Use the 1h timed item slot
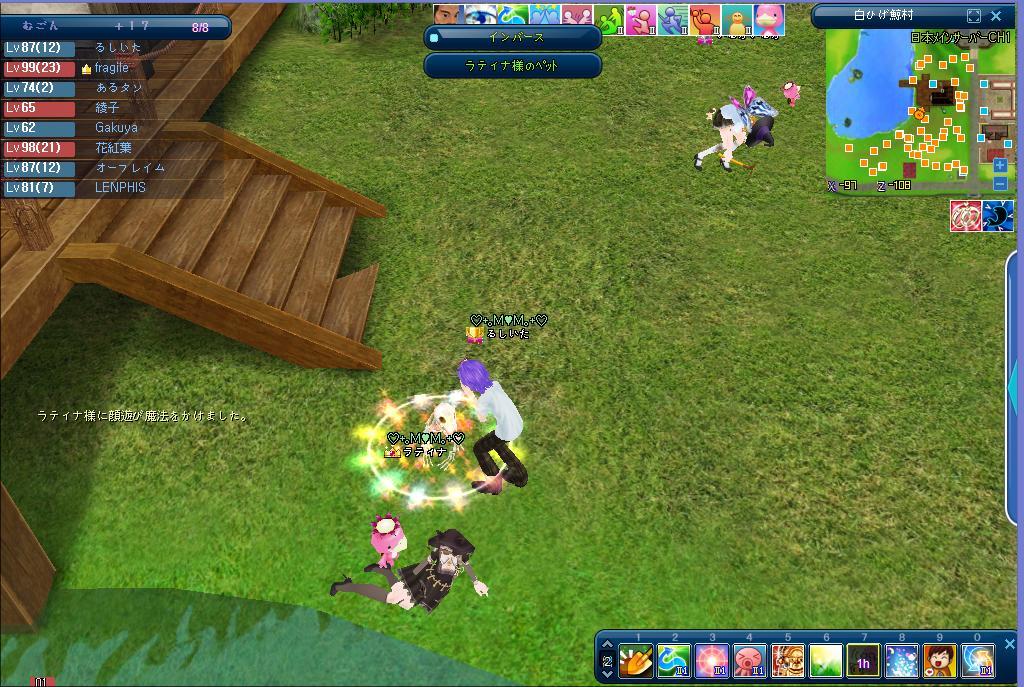 click(x=863, y=661)
